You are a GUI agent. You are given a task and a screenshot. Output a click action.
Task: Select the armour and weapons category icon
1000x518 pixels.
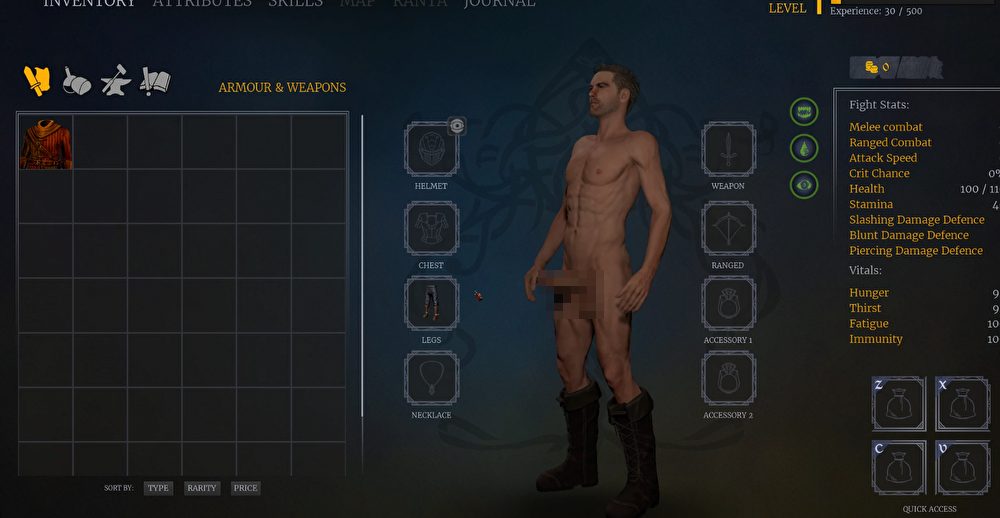[37, 81]
